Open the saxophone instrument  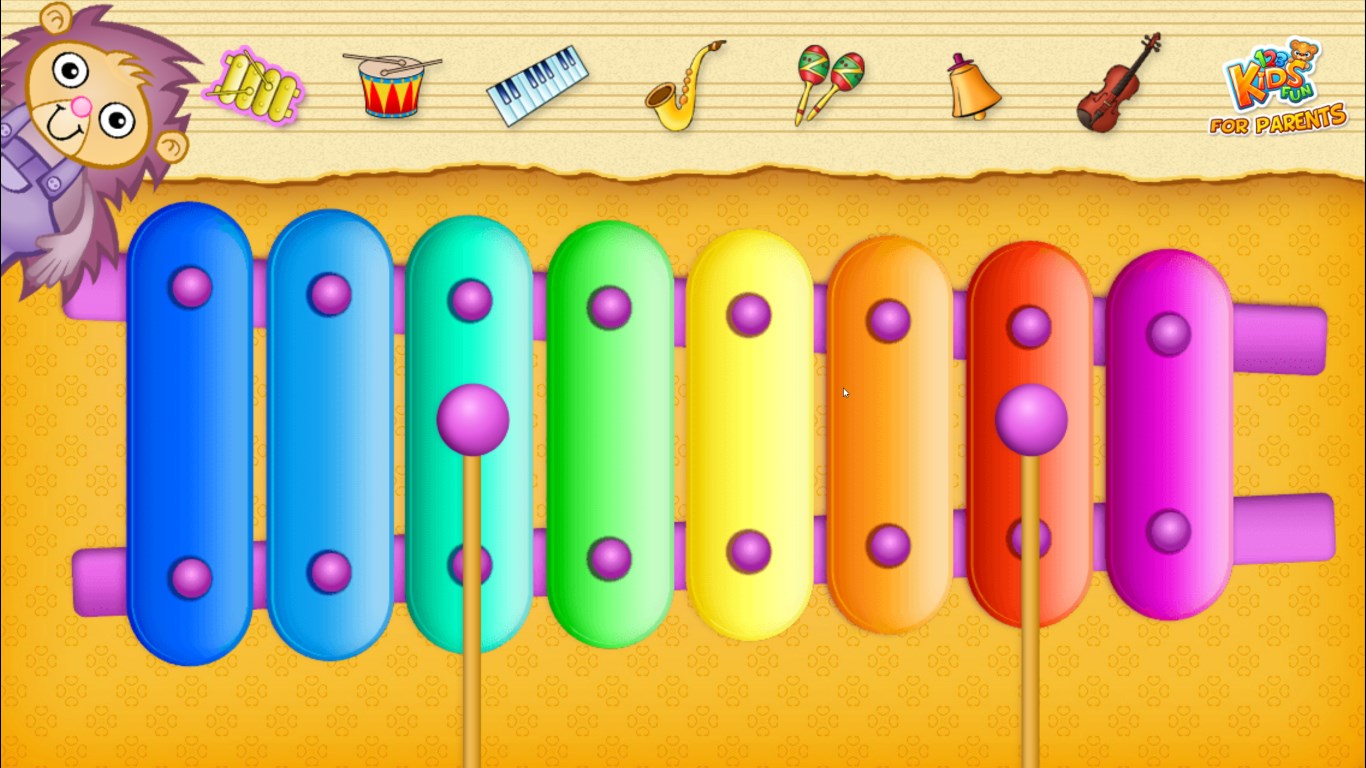[x=684, y=86]
